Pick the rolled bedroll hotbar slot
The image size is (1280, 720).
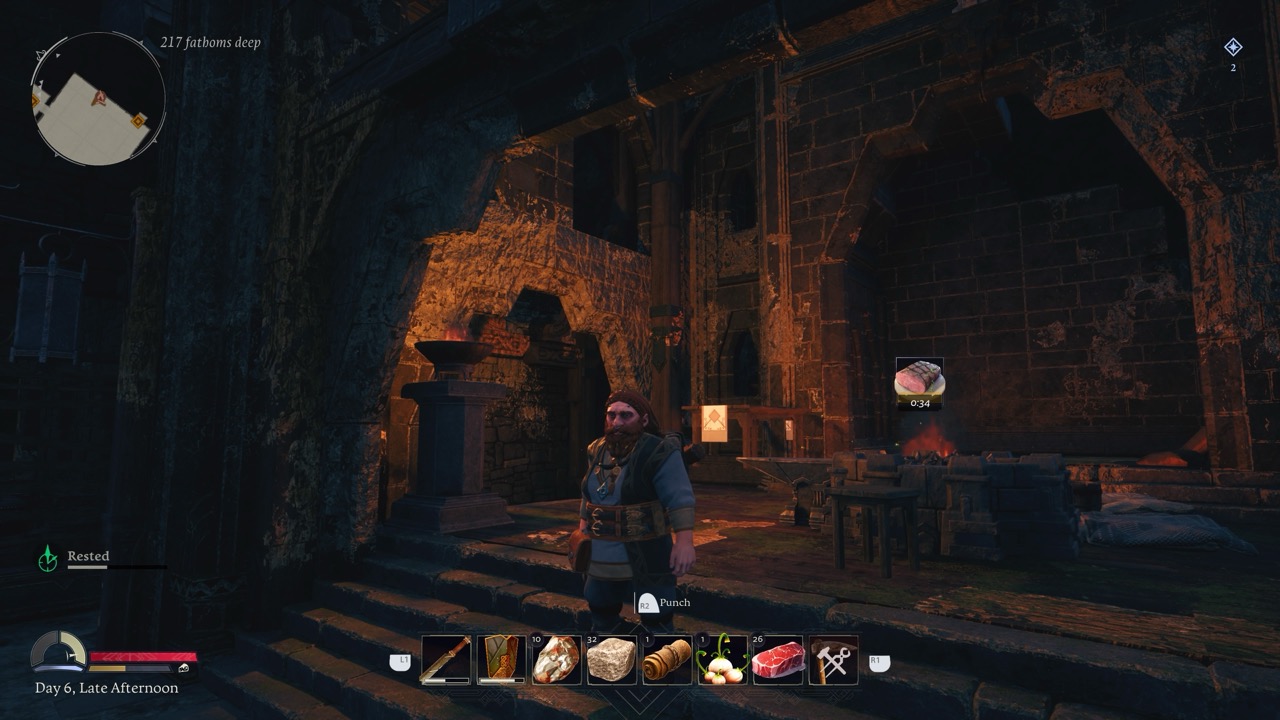tap(667, 660)
